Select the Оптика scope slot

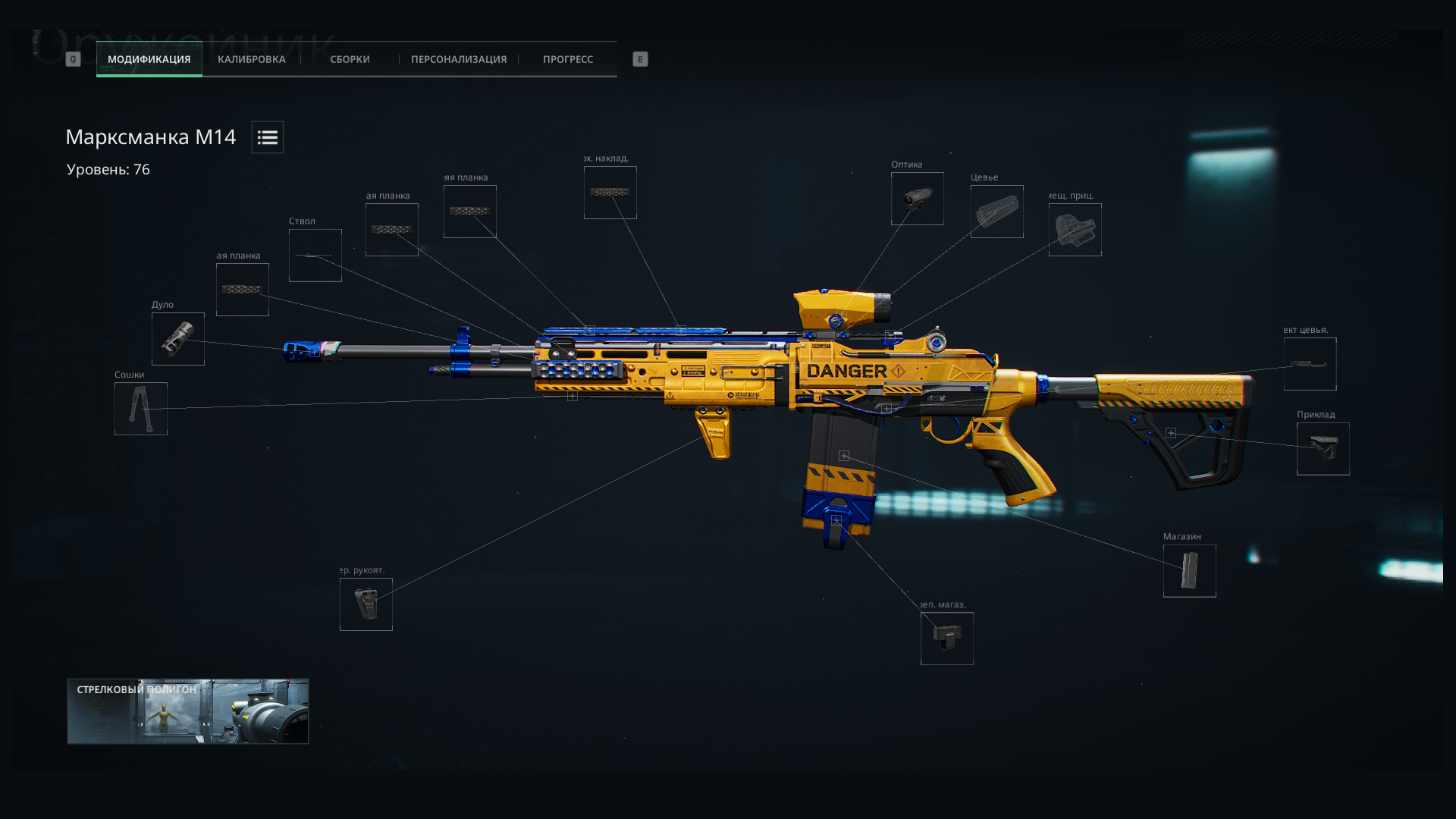[x=918, y=199]
